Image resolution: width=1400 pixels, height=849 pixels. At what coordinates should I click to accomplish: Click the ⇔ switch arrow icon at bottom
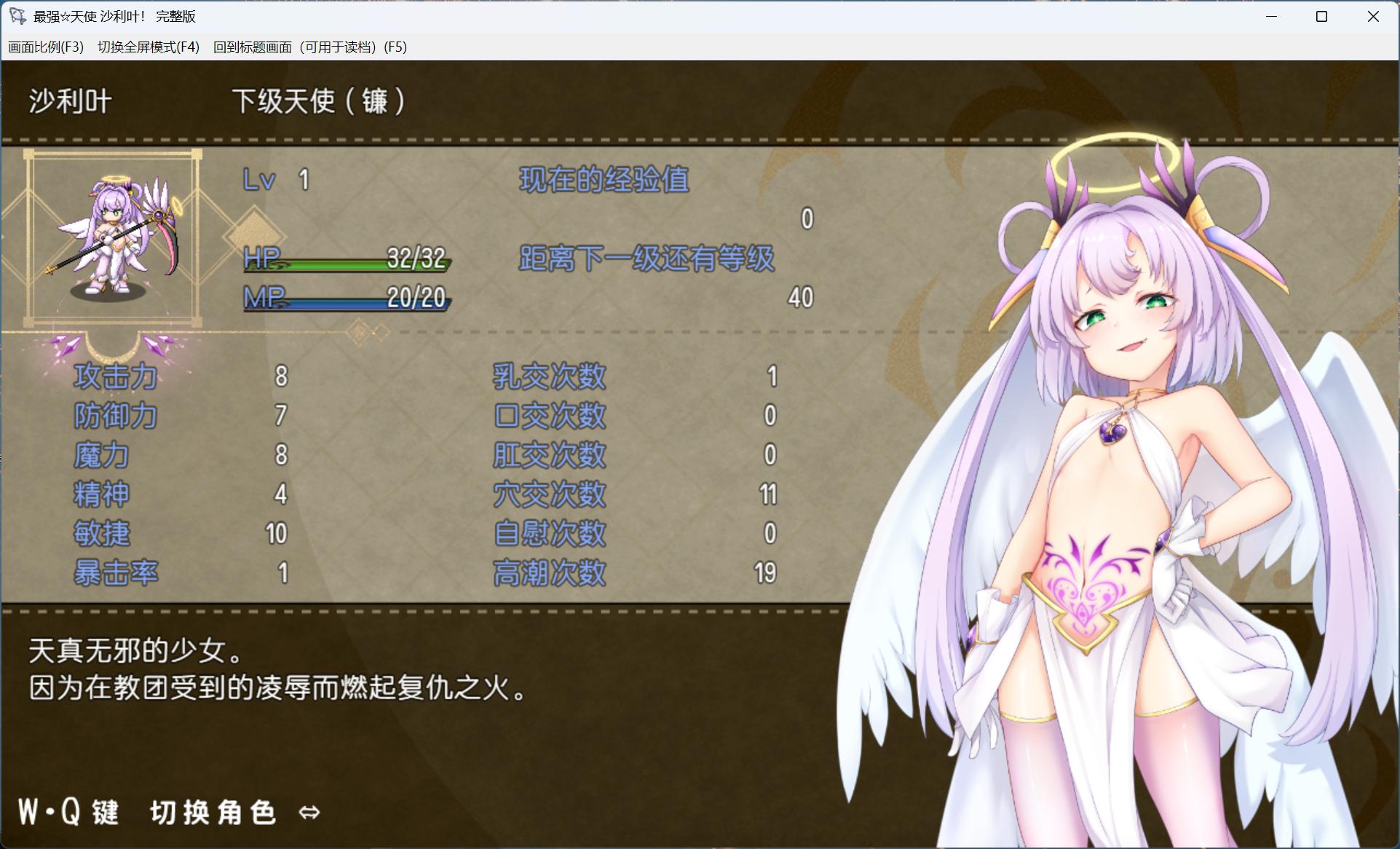pos(309,811)
